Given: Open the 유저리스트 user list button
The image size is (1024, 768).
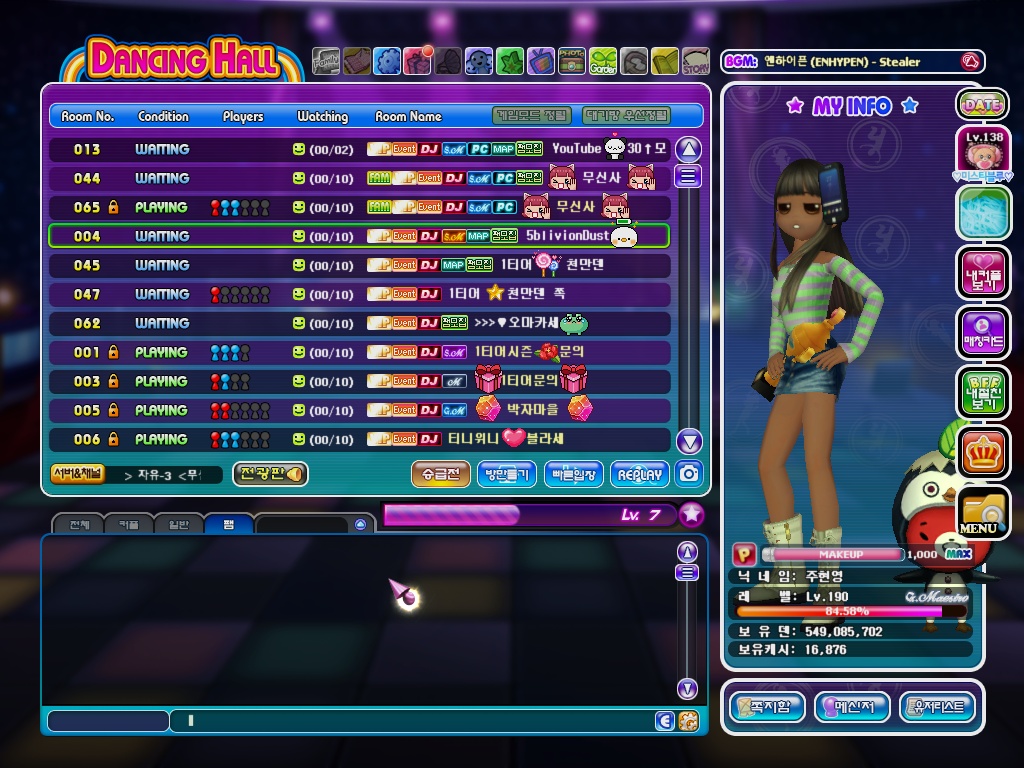Looking at the screenshot, I should [937, 707].
